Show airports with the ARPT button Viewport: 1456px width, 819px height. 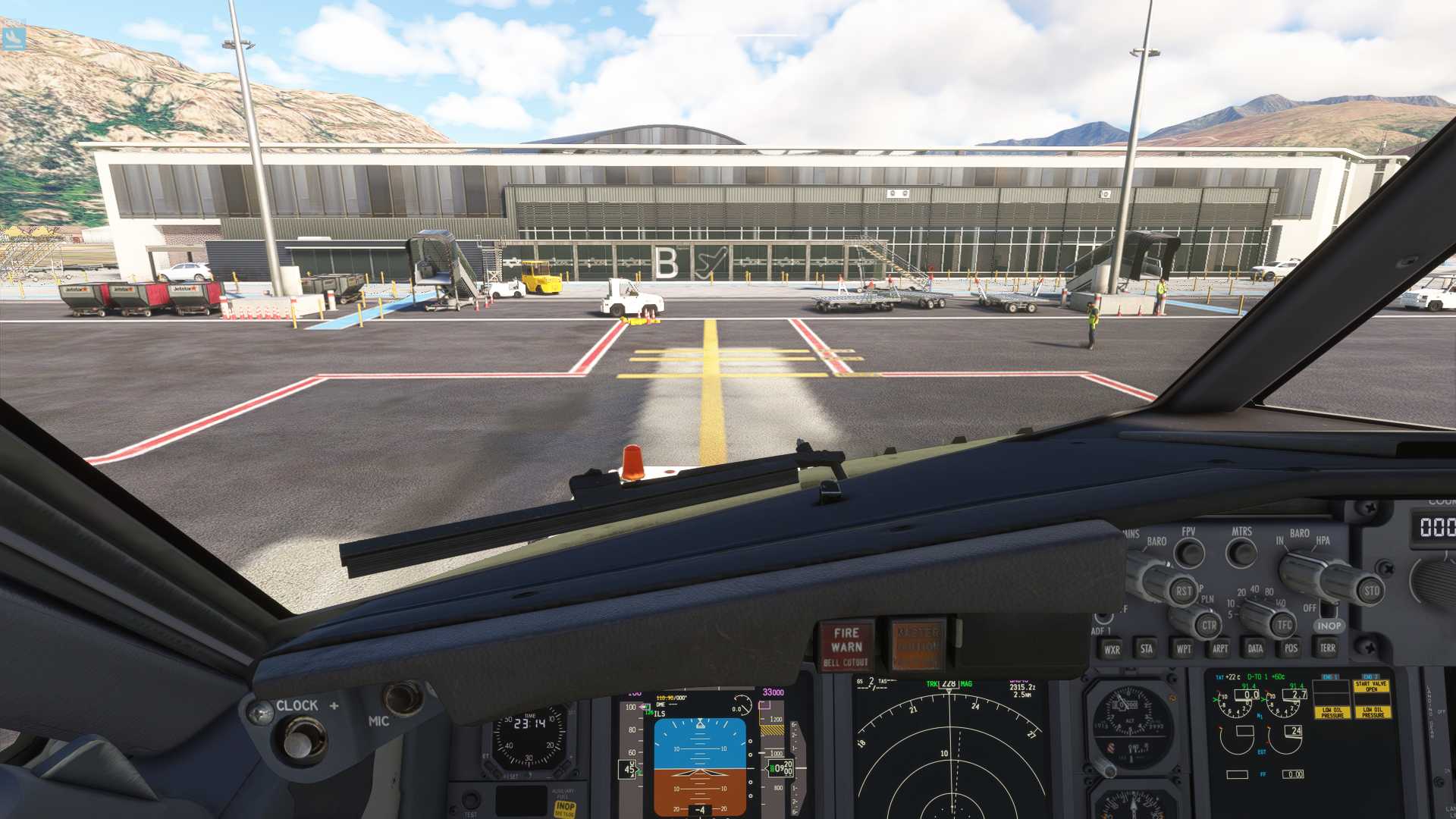click(1219, 648)
